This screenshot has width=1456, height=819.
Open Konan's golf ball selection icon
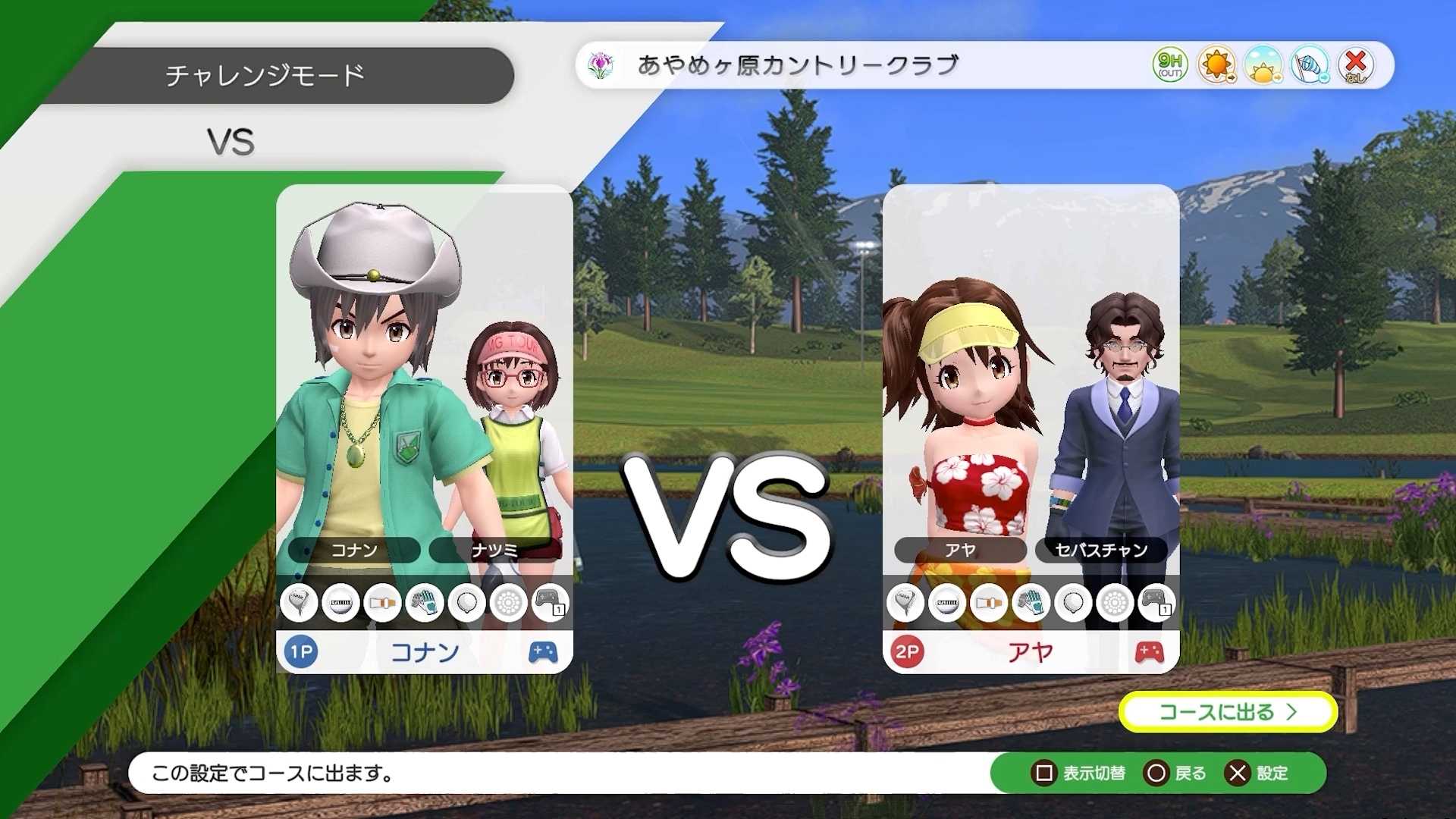pos(343,603)
